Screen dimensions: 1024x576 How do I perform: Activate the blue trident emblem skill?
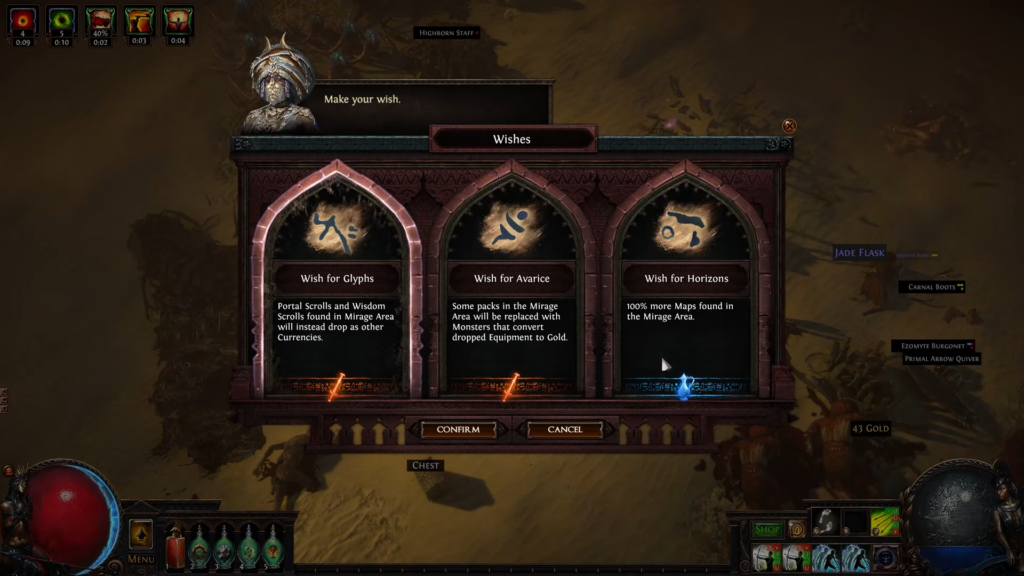[x=885, y=557]
